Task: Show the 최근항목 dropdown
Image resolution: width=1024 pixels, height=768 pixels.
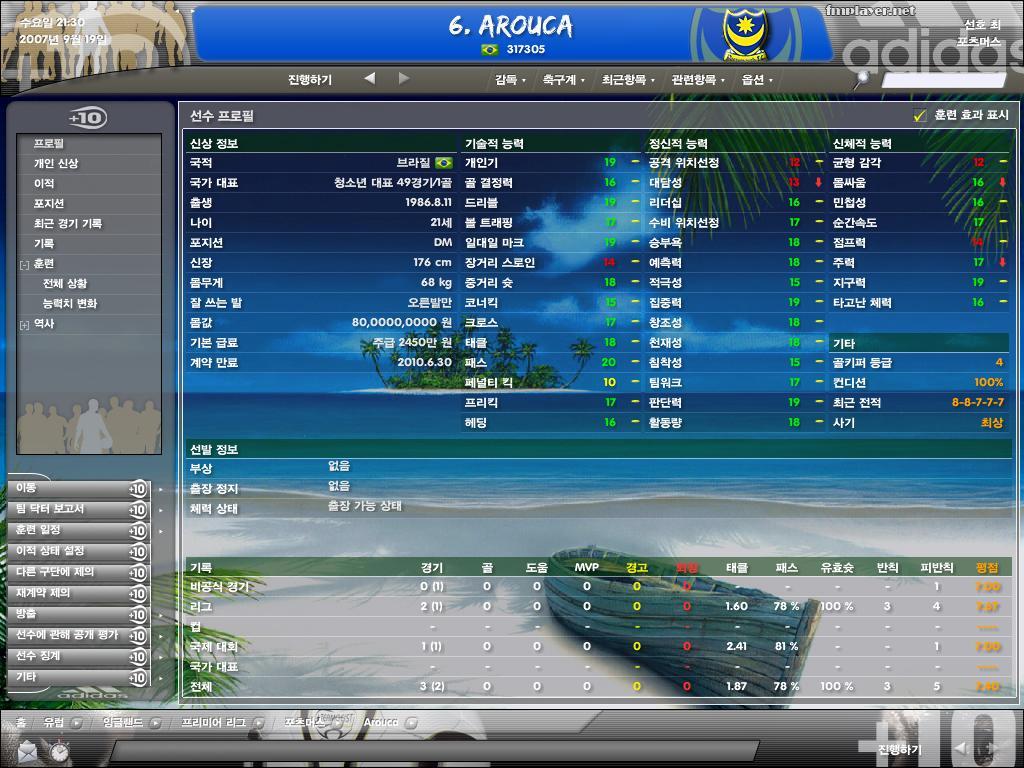Action: [627, 80]
